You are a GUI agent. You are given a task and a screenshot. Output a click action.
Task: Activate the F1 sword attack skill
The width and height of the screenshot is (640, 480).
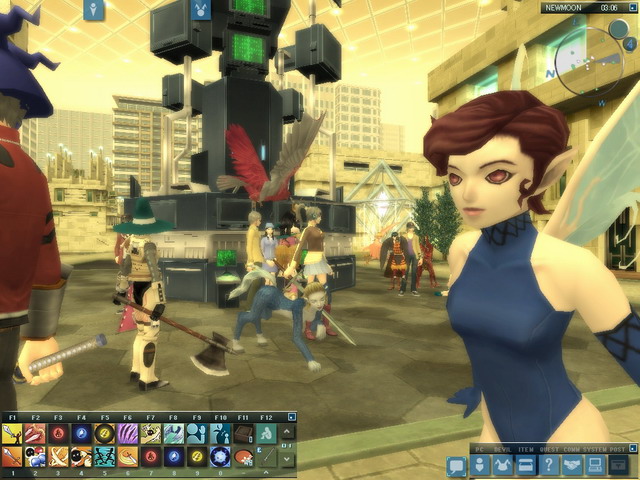12,433
